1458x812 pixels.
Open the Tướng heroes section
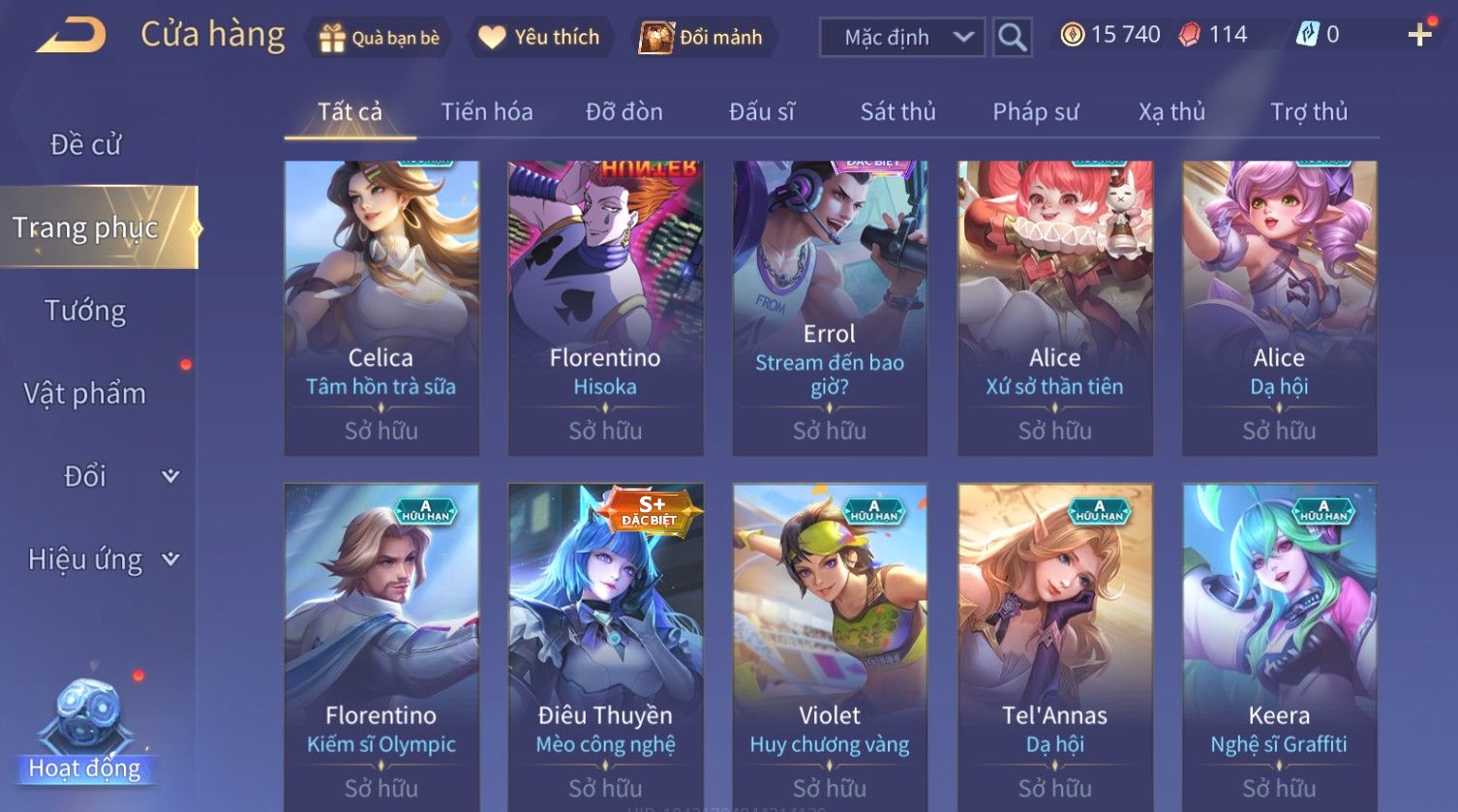(x=85, y=311)
